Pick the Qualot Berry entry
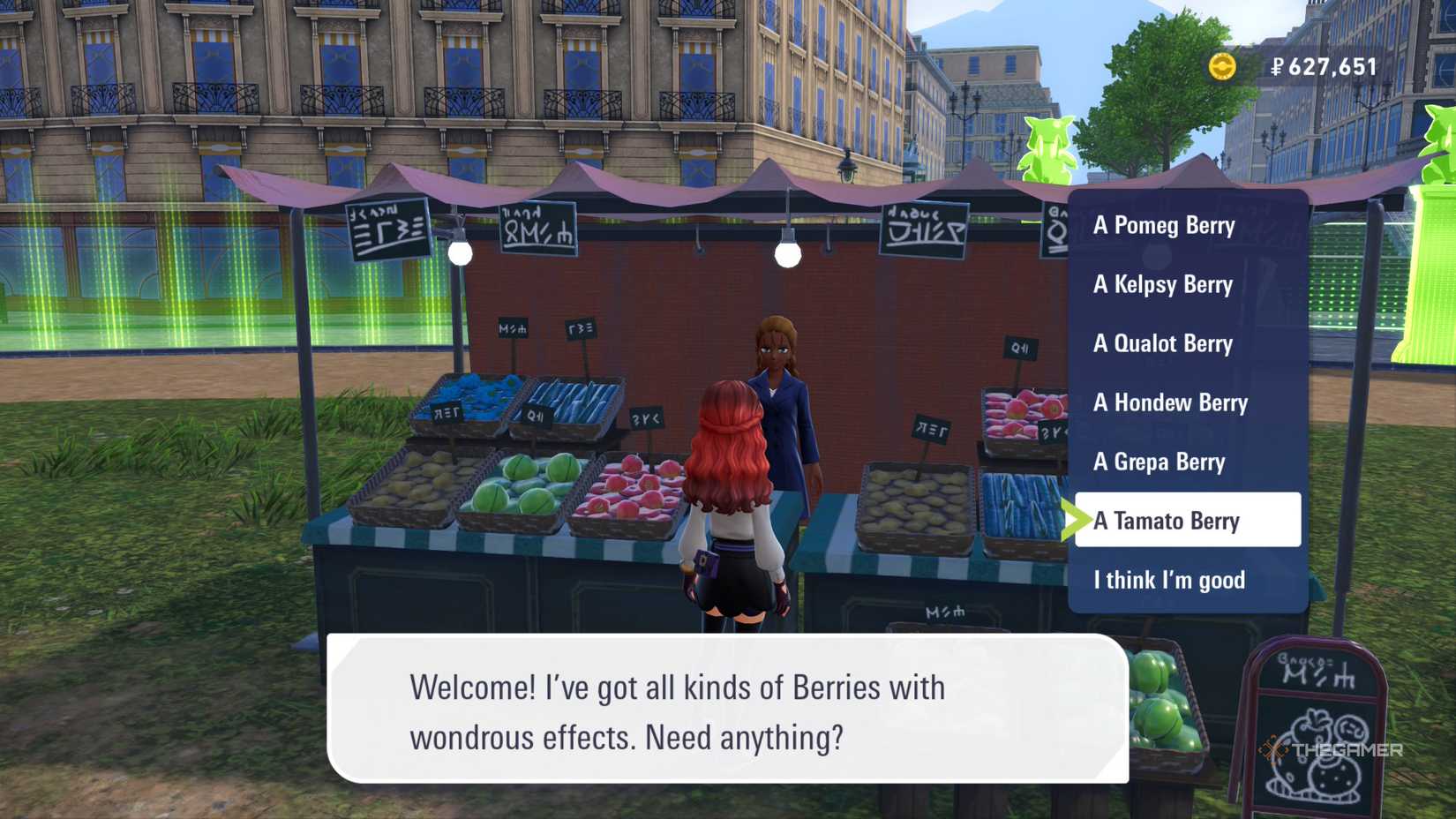This screenshot has height=819, width=1456. pyautogui.click(x=1163, y=343)
